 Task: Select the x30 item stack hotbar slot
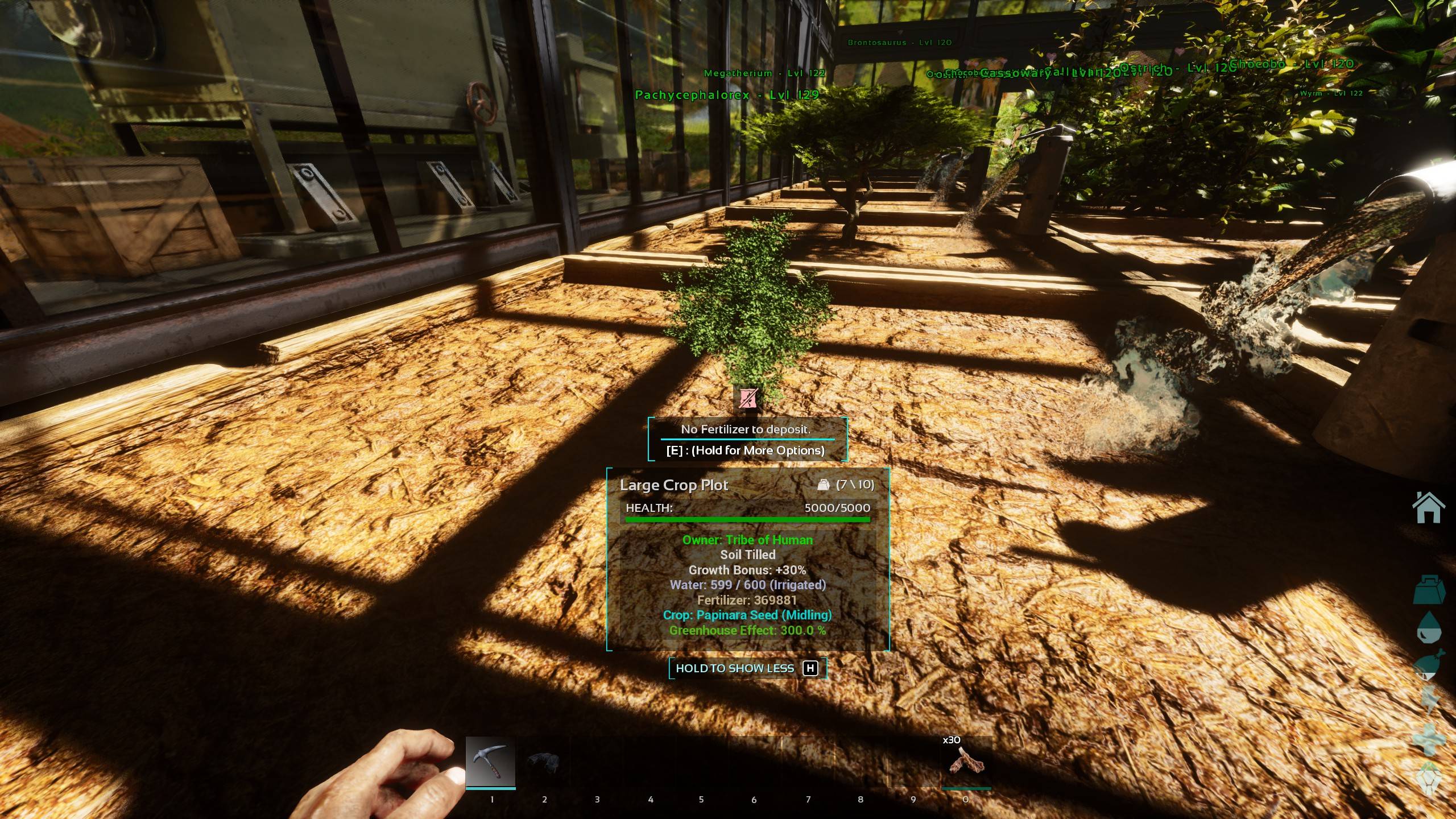point(966,762)
